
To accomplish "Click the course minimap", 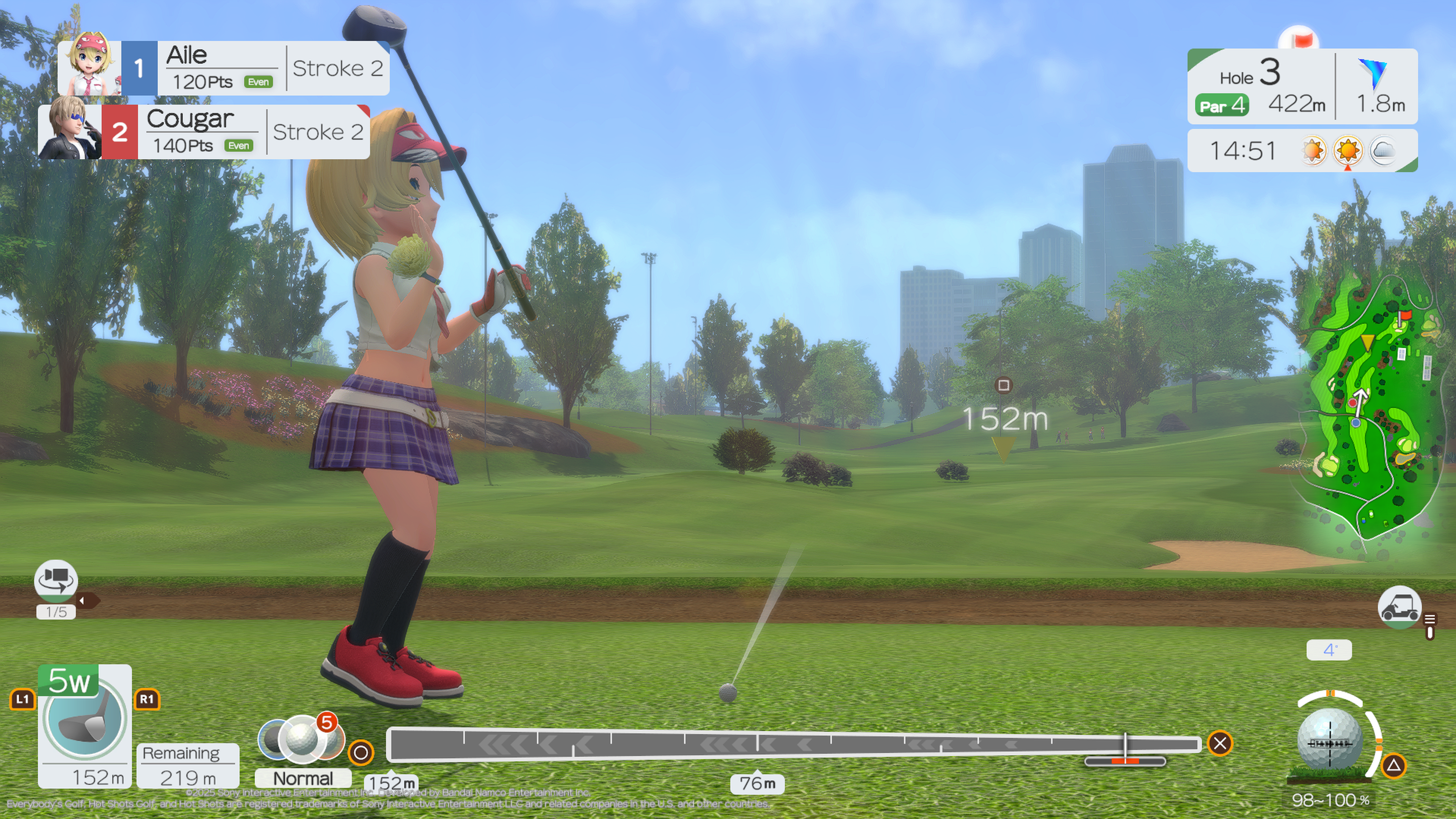I will (1370, 407).
